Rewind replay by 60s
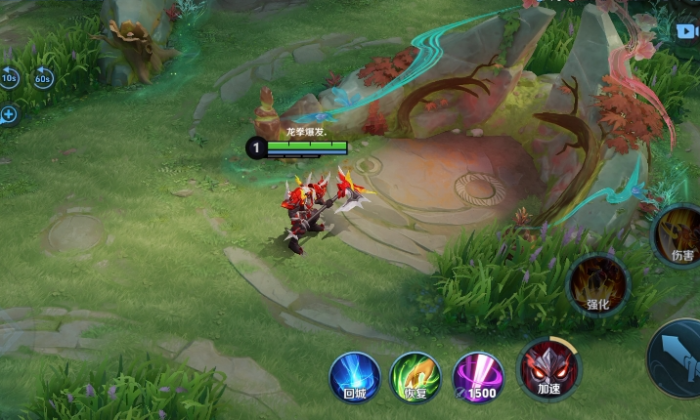 click(x=43, y=77)
